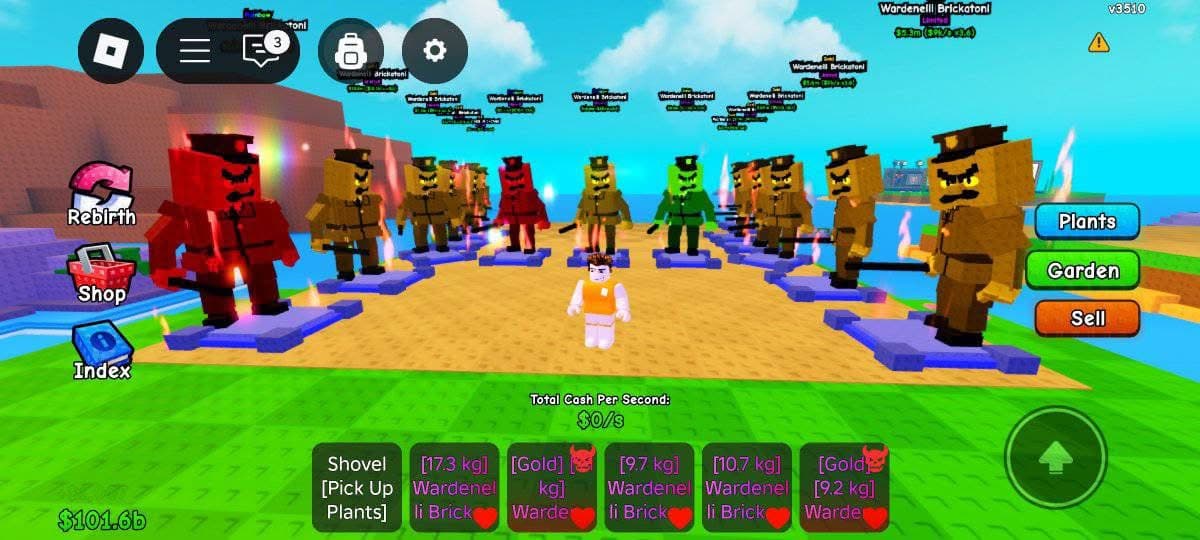Open the backpack inventory
Image resolution: width=1200 pixels, height=540 pixels.
click(x=351, y=51)
